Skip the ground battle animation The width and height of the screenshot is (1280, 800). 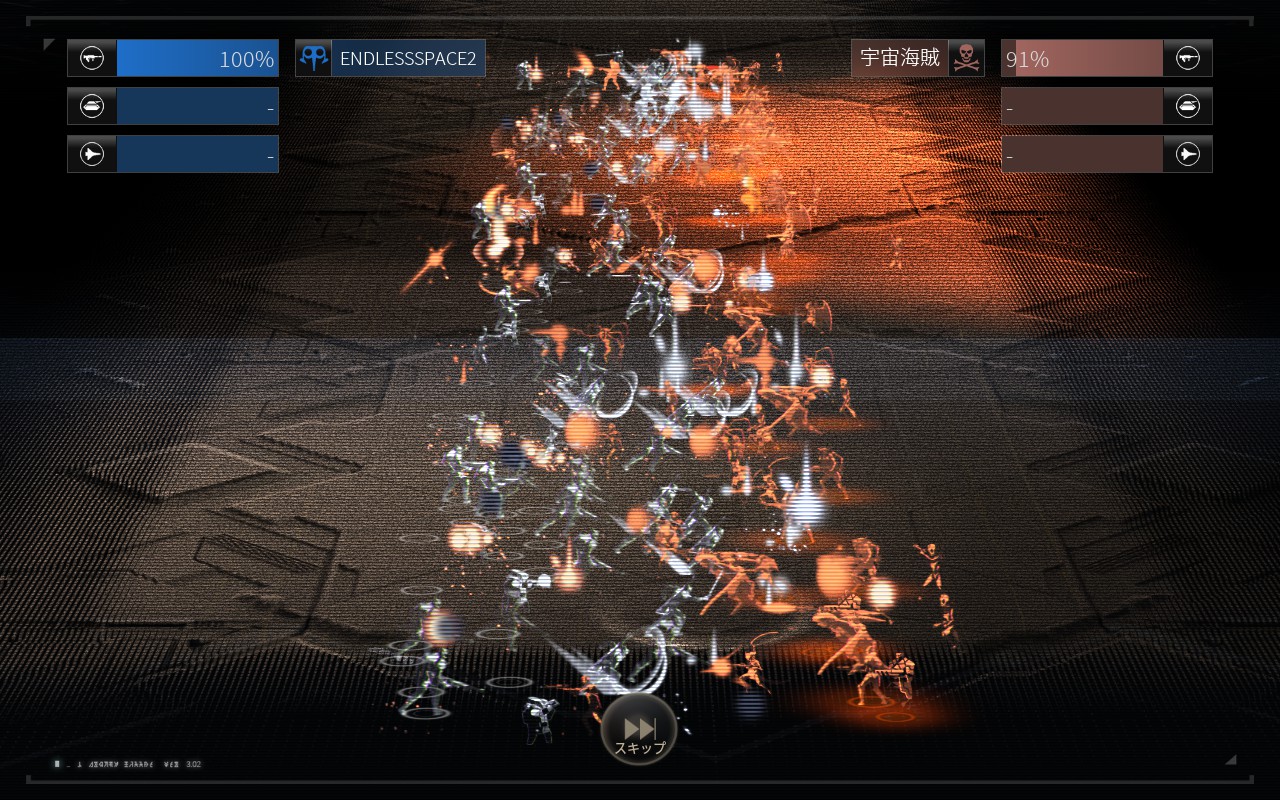639,731
